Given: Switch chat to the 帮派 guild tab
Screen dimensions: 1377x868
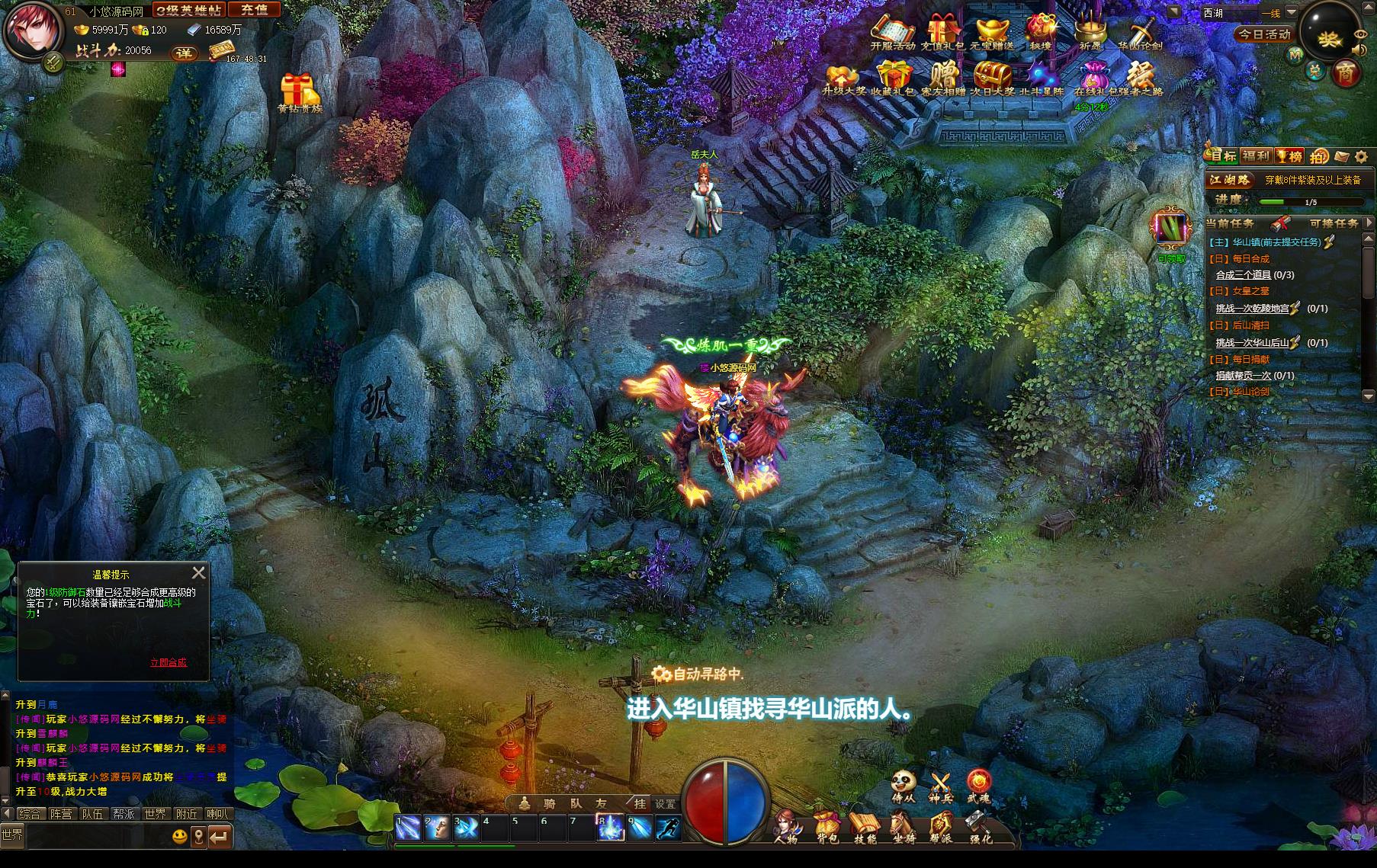Looking at the screenshot, I should pyautogui.click(x=124, y=814).
